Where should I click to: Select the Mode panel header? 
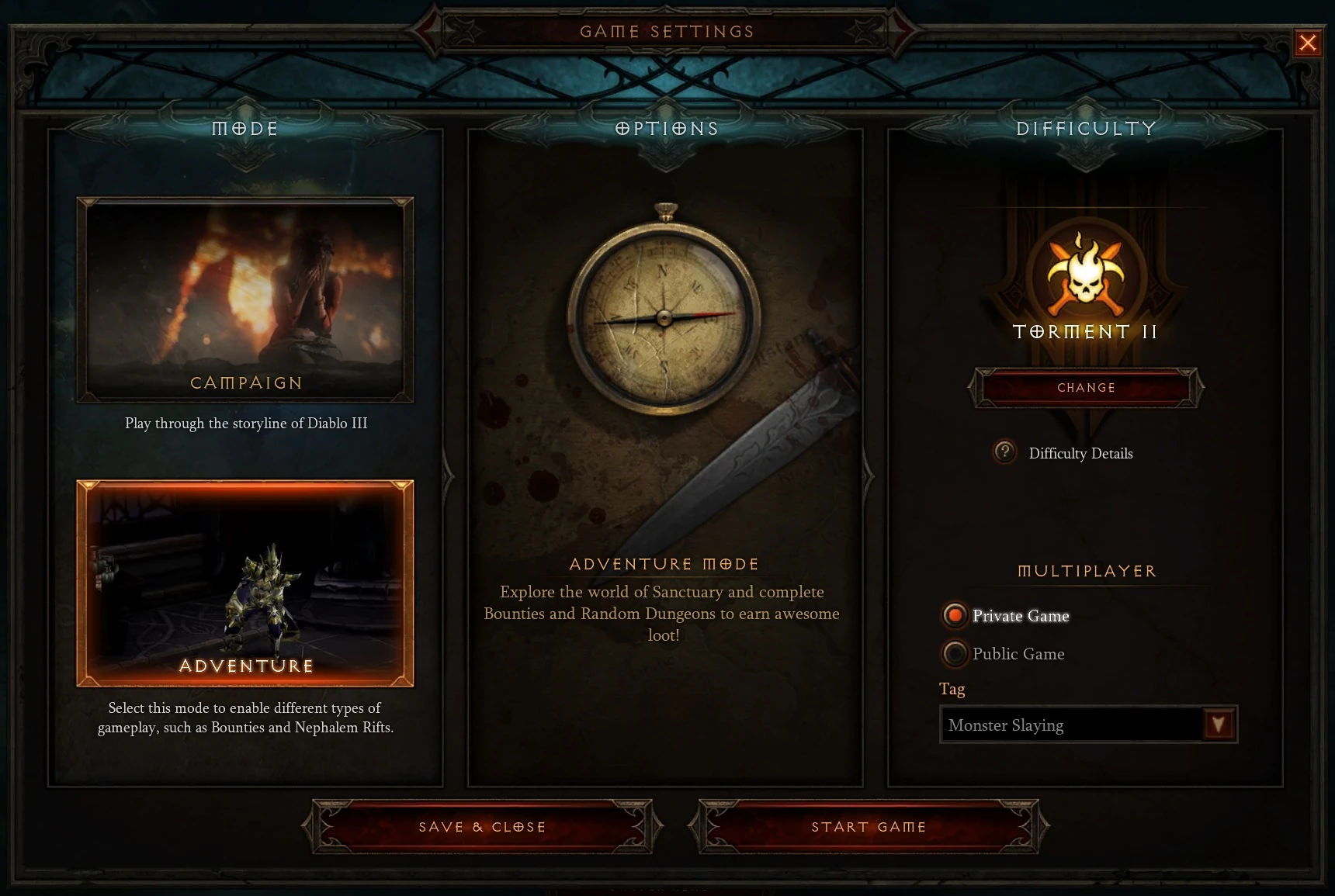coord(245,129)
